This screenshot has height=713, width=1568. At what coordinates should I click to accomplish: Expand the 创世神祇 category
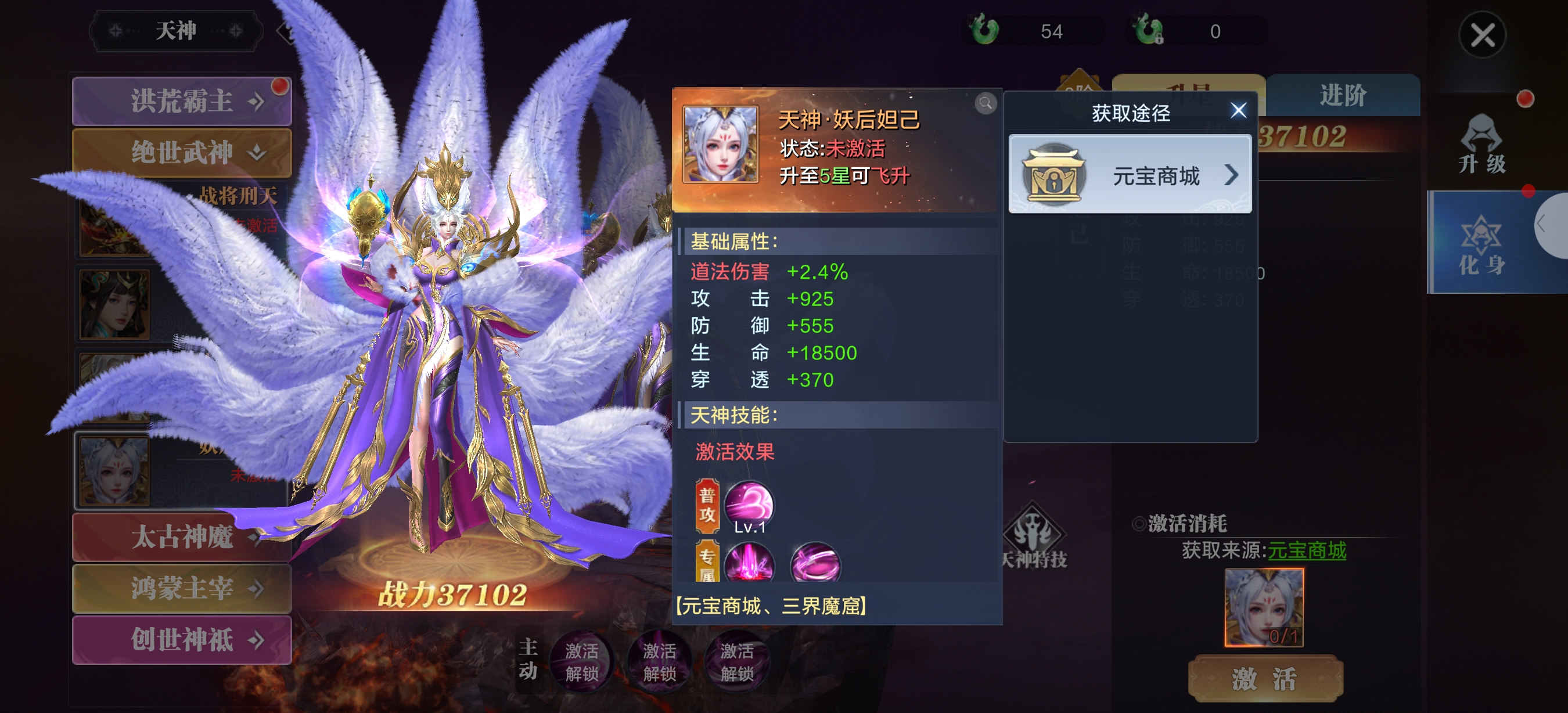pyautogui.click(x=181, y=639)
